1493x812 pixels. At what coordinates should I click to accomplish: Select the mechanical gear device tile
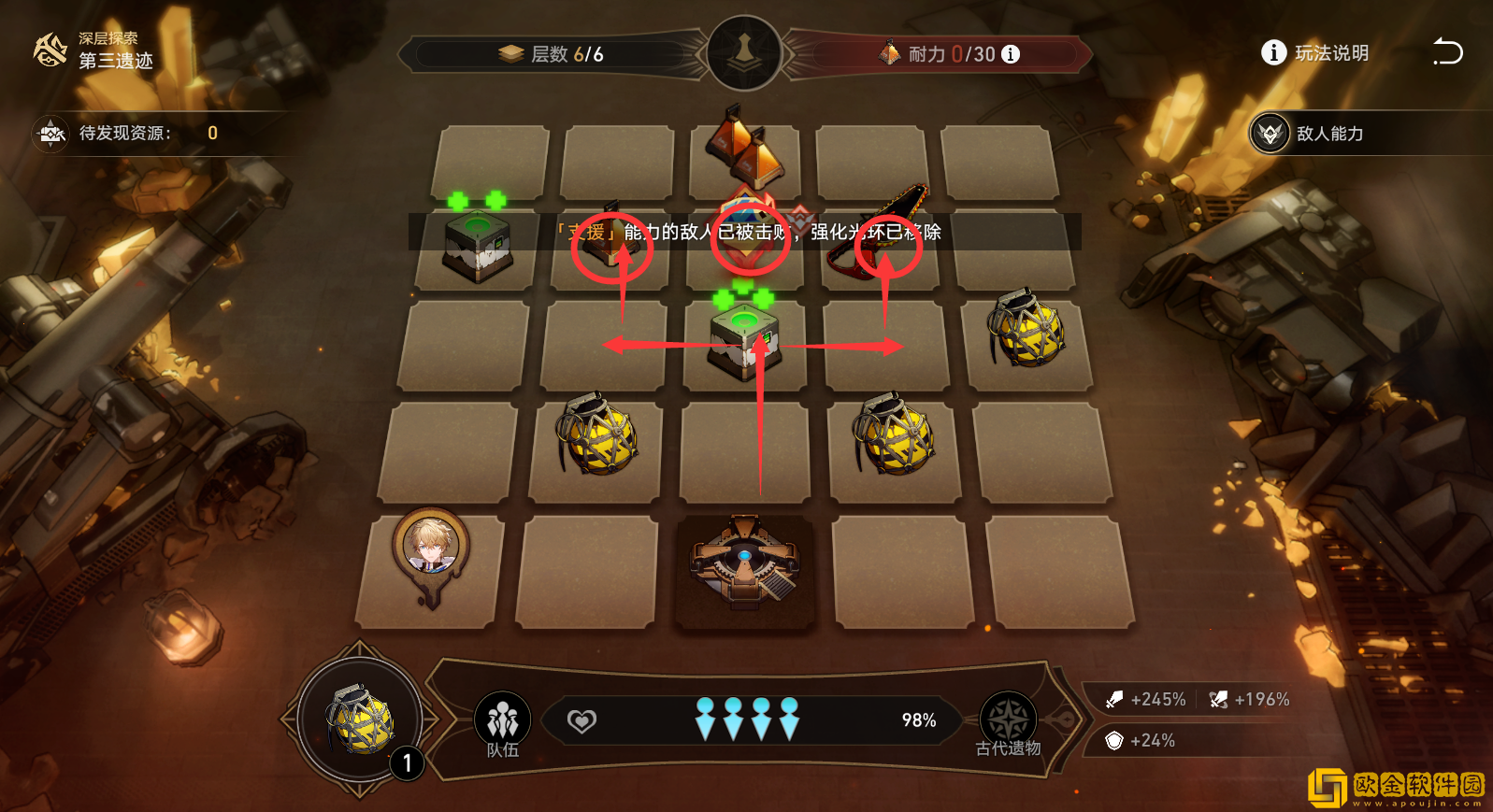[x=744, y=563]
